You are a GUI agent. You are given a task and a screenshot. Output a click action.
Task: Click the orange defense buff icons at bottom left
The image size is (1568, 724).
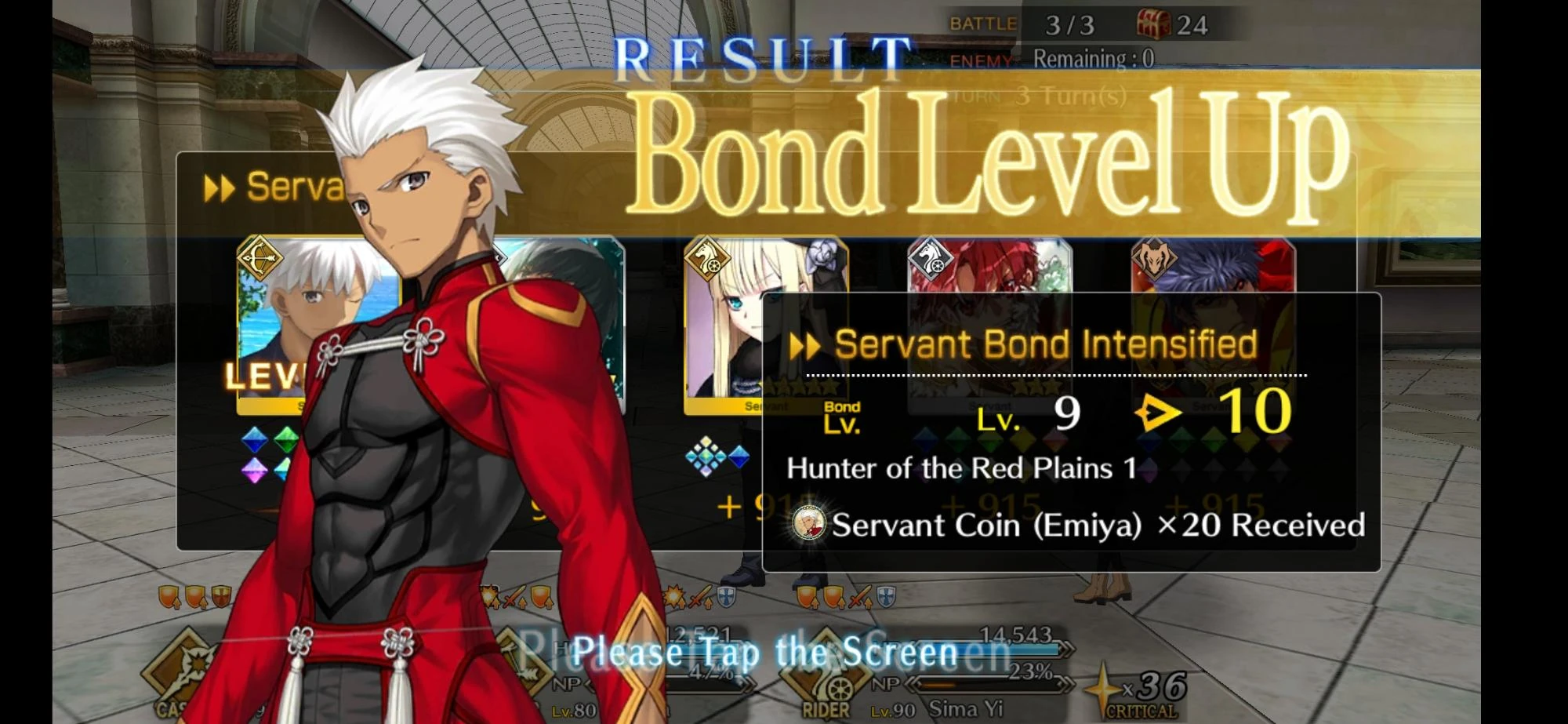pyautogui.click(x=188, y=595)
